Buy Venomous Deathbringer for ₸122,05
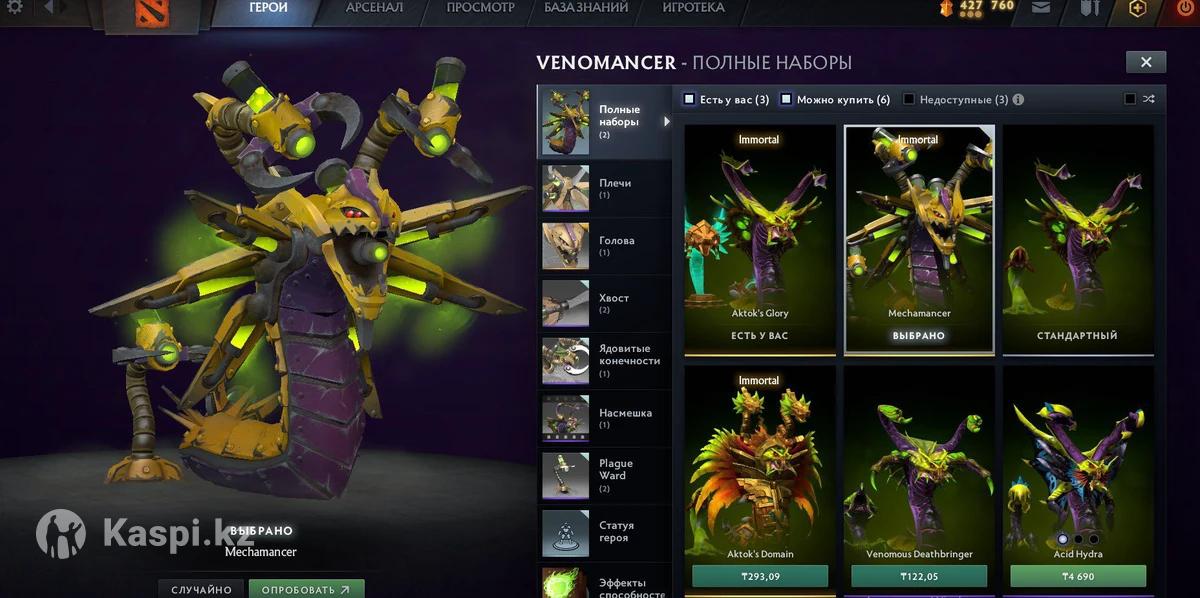This screenshot has width=1200, height=598. click(x=919, y=576)
